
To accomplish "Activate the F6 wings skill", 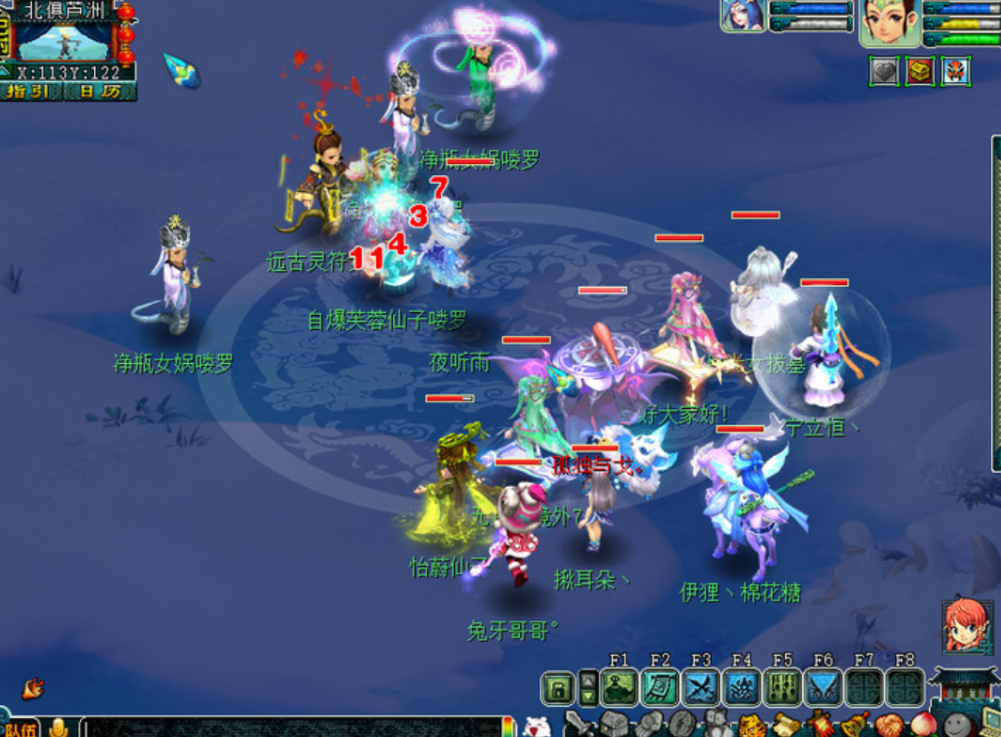I will (823, 688).
